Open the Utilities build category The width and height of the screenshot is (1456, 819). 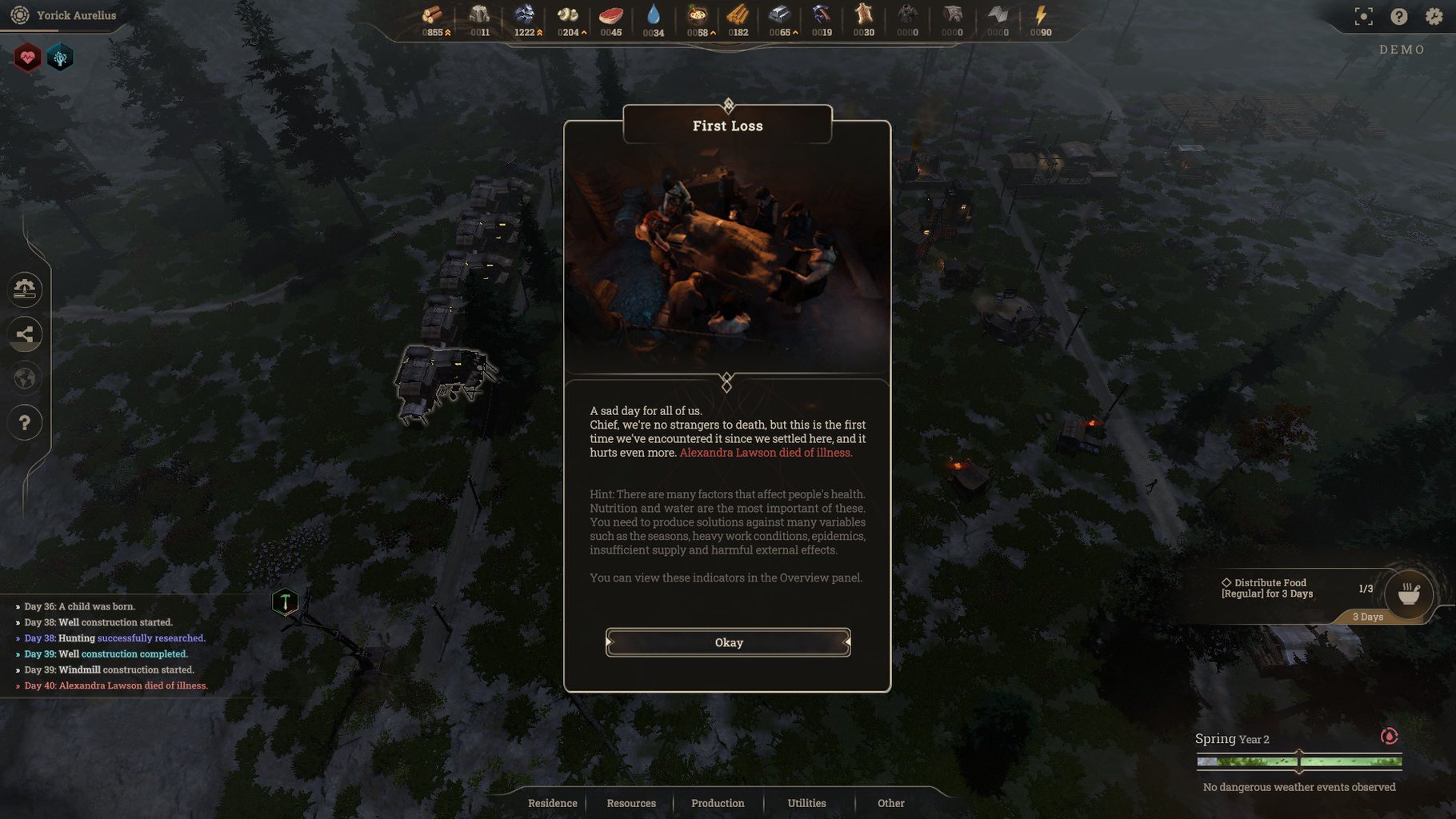point(806,803)
